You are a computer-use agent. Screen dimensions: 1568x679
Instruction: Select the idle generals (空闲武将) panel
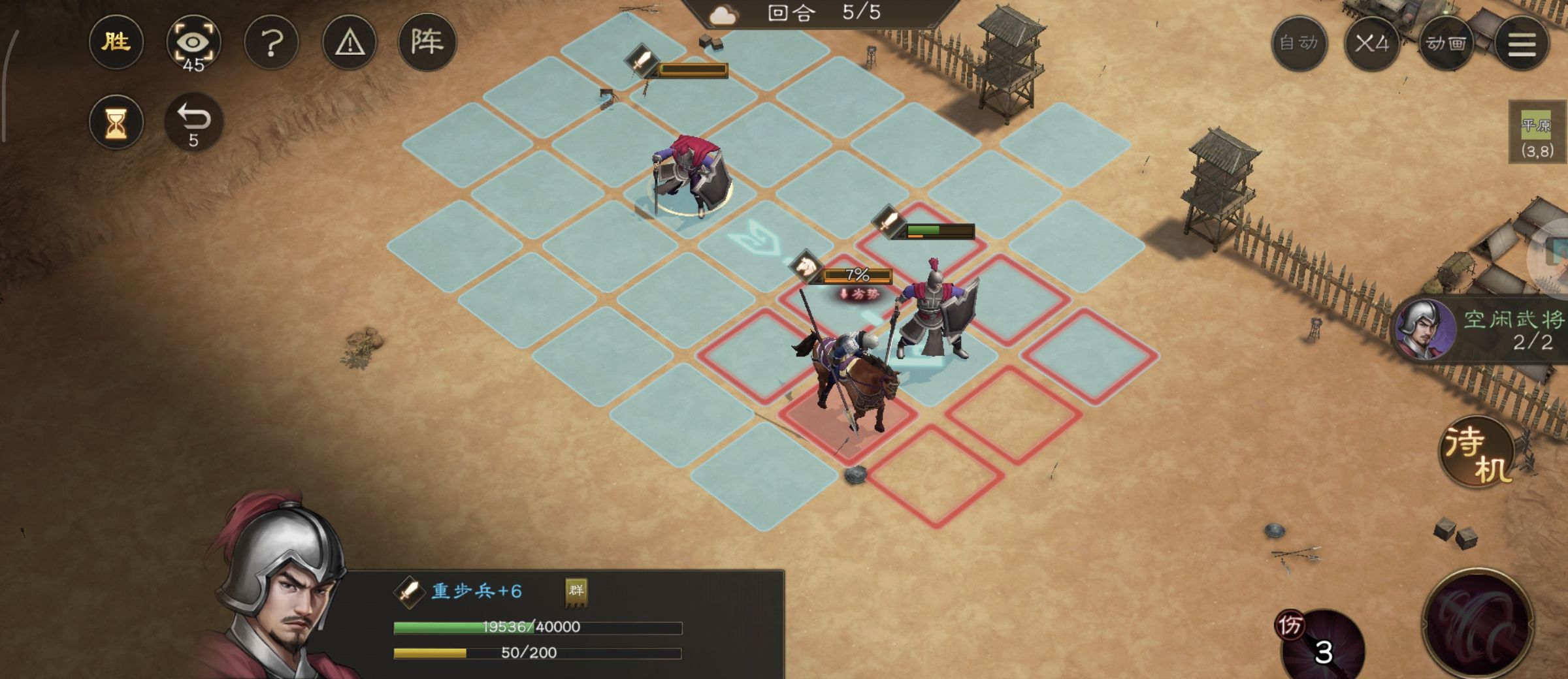[1483, 330]
